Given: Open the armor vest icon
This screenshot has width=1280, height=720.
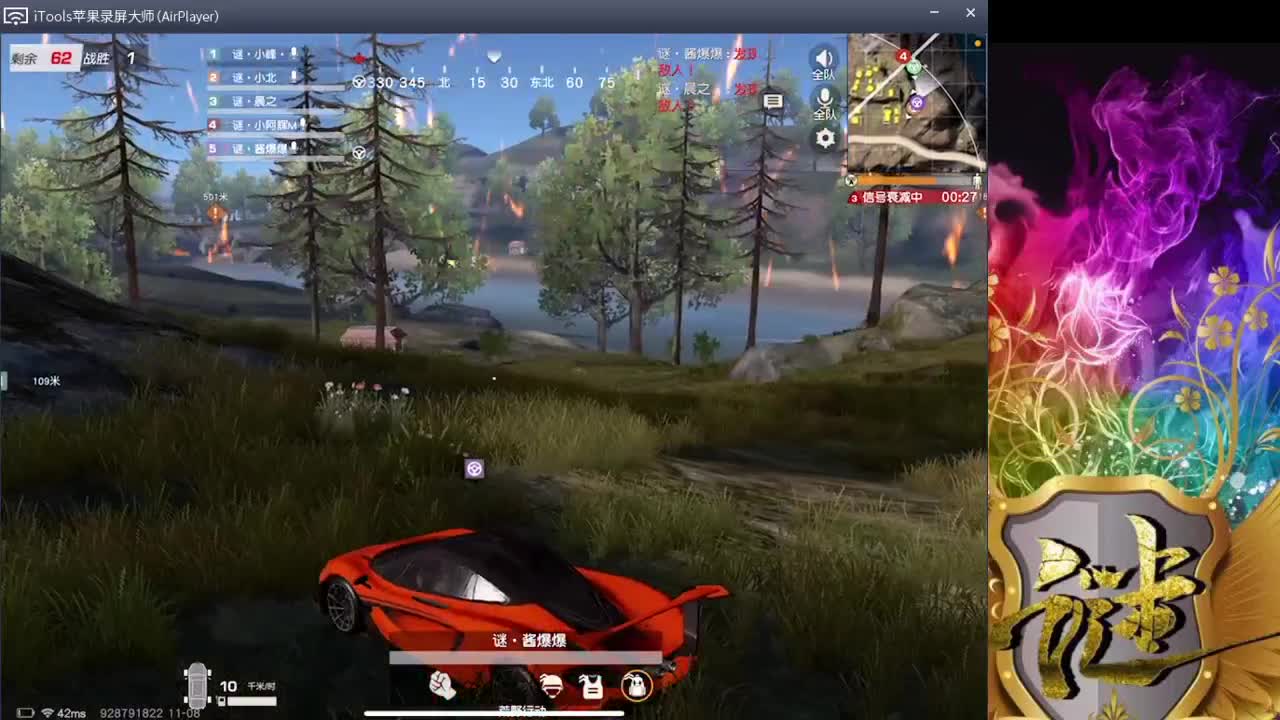Looking at the screenshot, I should click(590, 687).
